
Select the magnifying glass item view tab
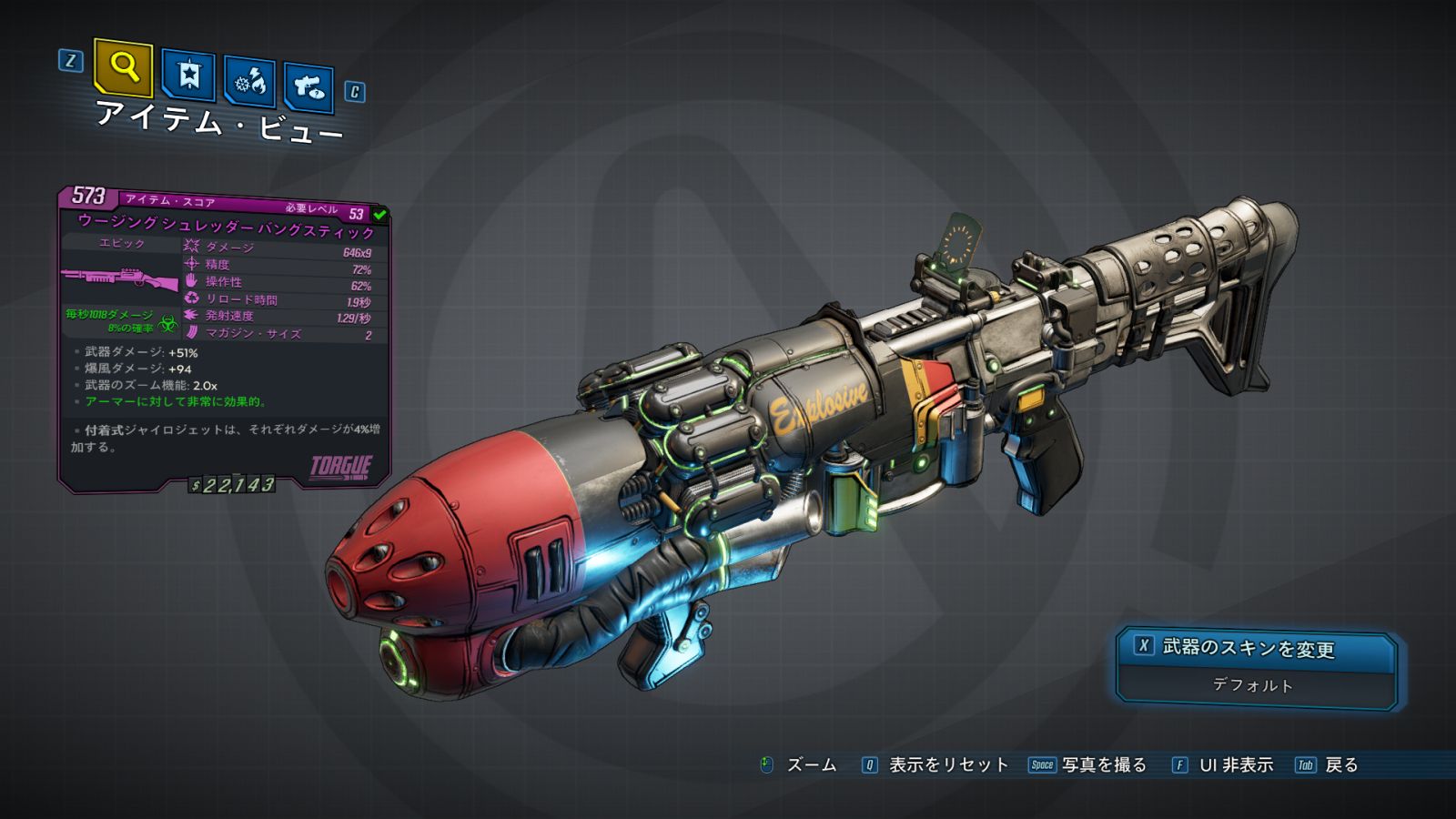pyautogui.click(x=124, y=67)
